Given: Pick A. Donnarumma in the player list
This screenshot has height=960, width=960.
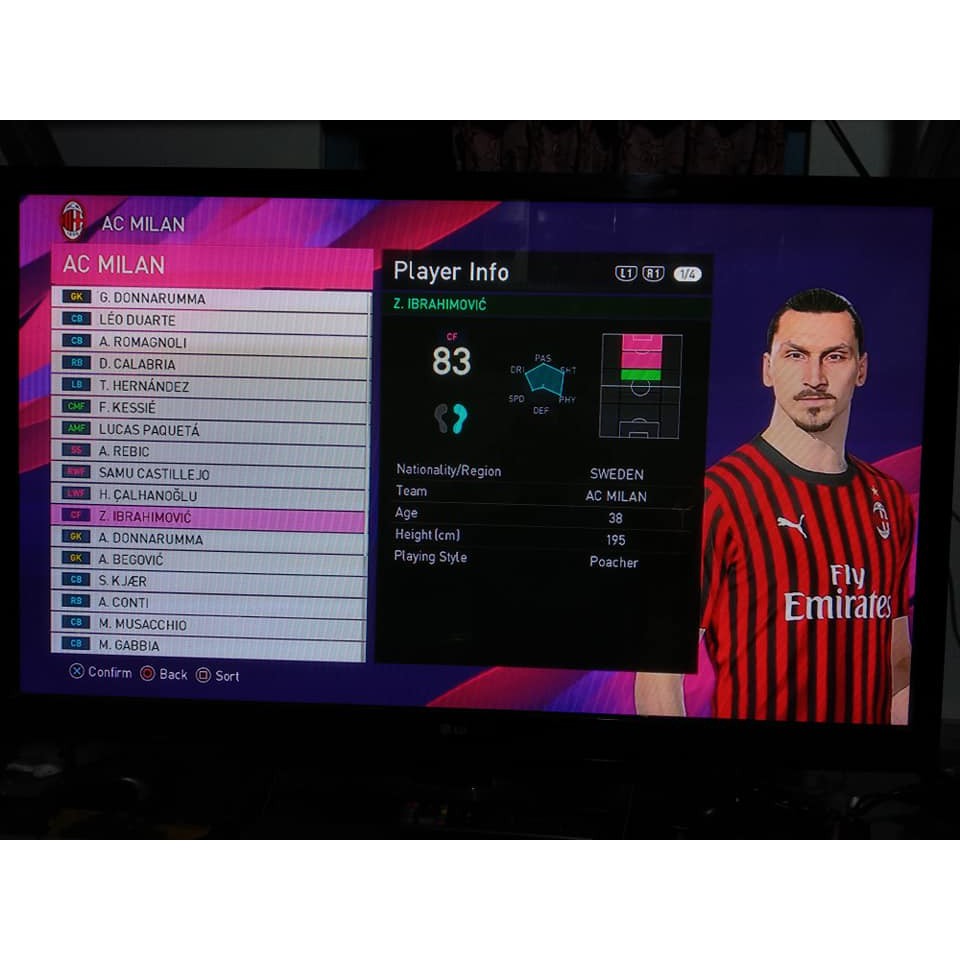Looking at the screenshot, I should pyautogui.click(x=211, y=539).
